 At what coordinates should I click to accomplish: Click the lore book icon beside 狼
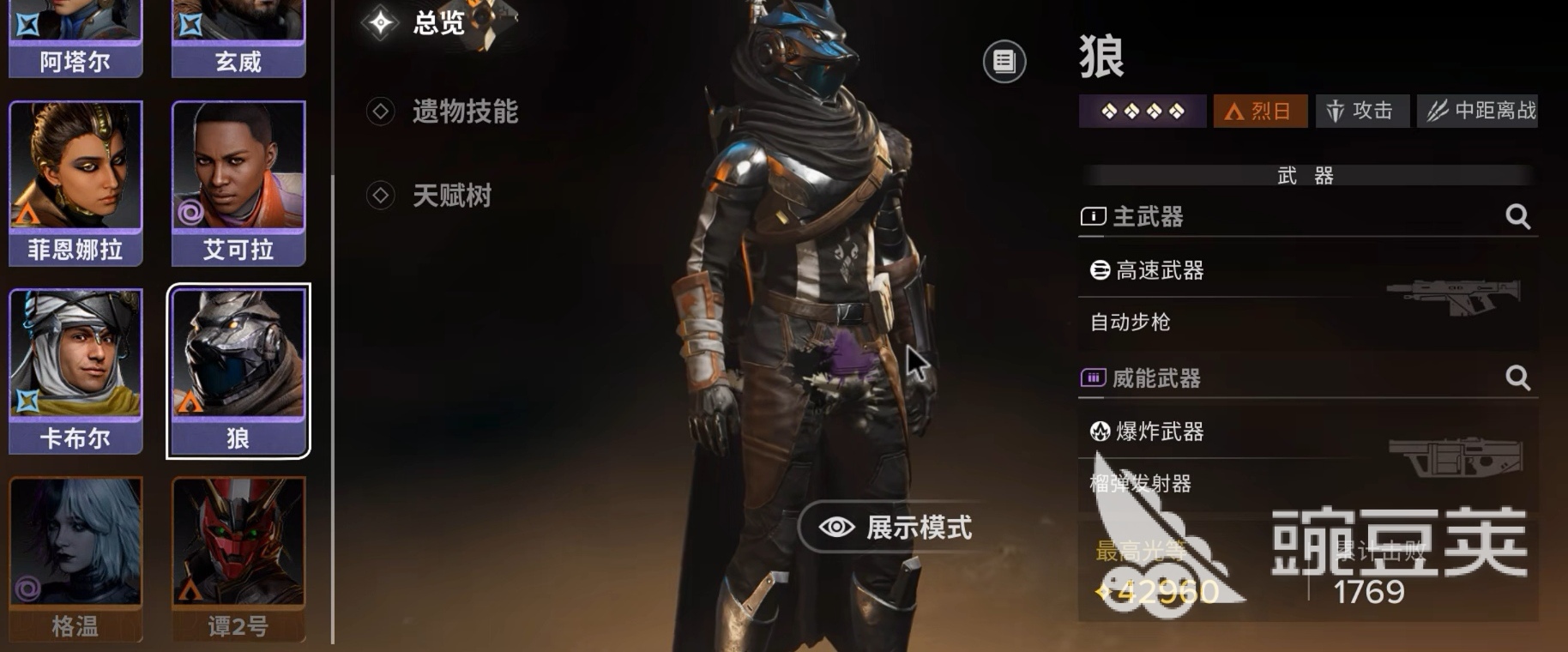(x=1004, y=61)
